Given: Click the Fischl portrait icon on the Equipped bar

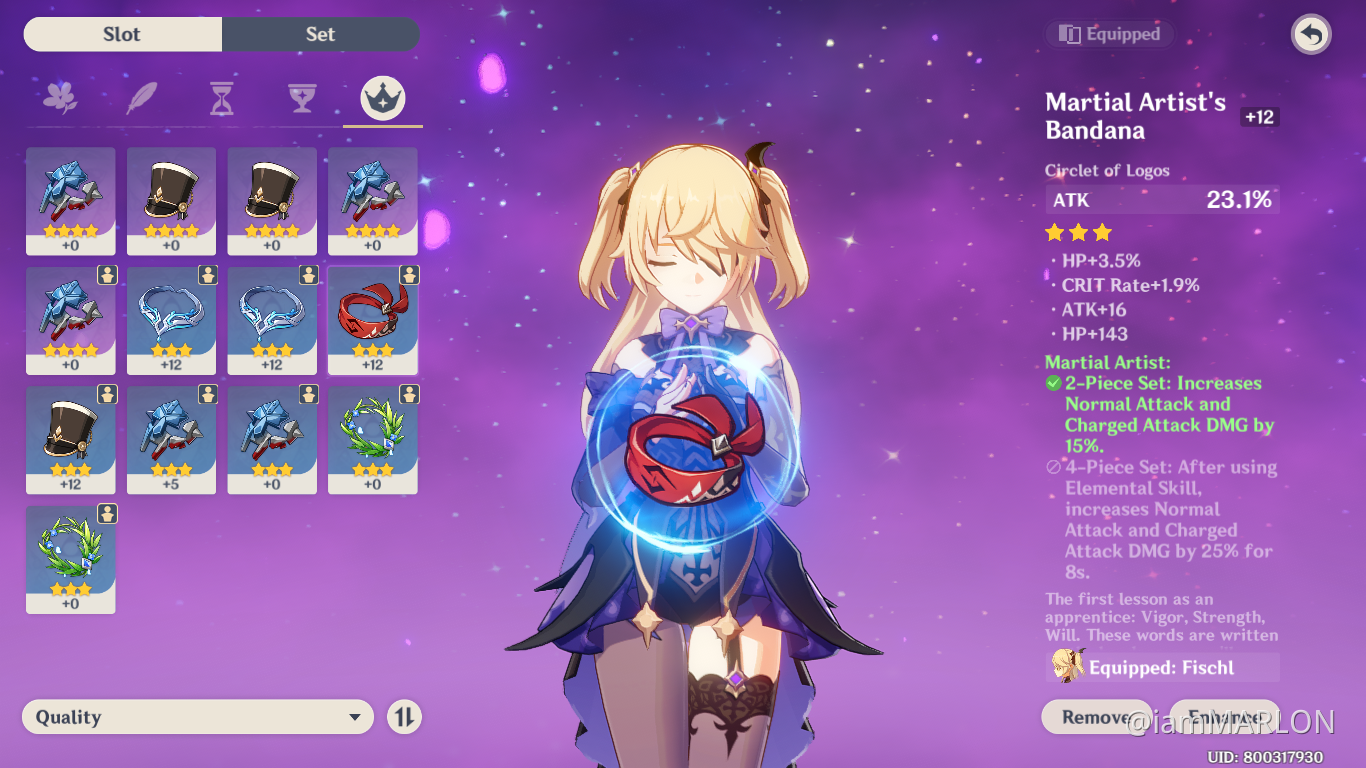Looking at the screenshot, I should click(x=1068, y=665).
